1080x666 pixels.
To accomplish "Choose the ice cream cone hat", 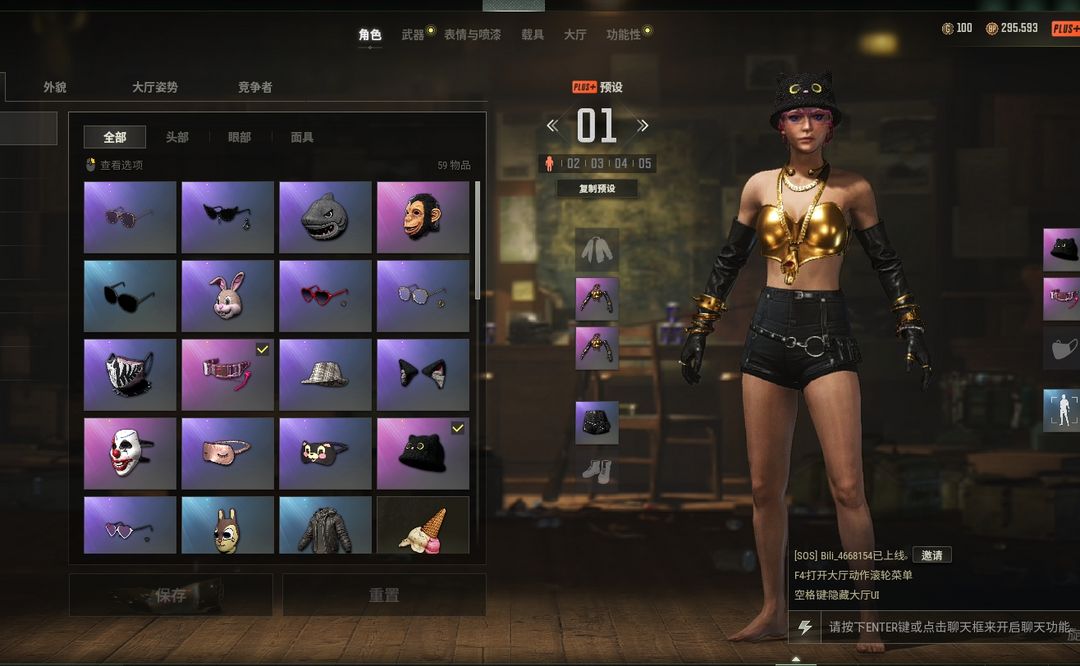I will (422, 526).
